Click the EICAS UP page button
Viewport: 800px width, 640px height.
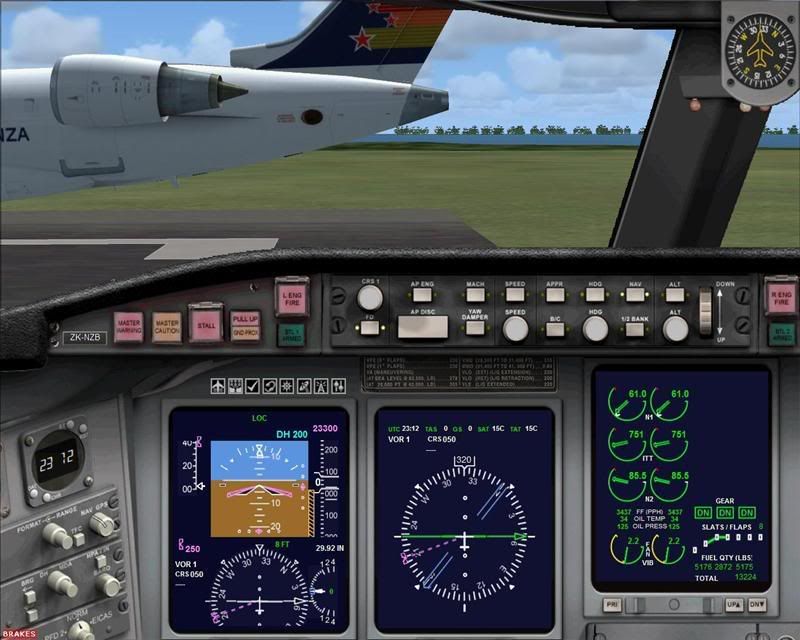coord(733,606)
